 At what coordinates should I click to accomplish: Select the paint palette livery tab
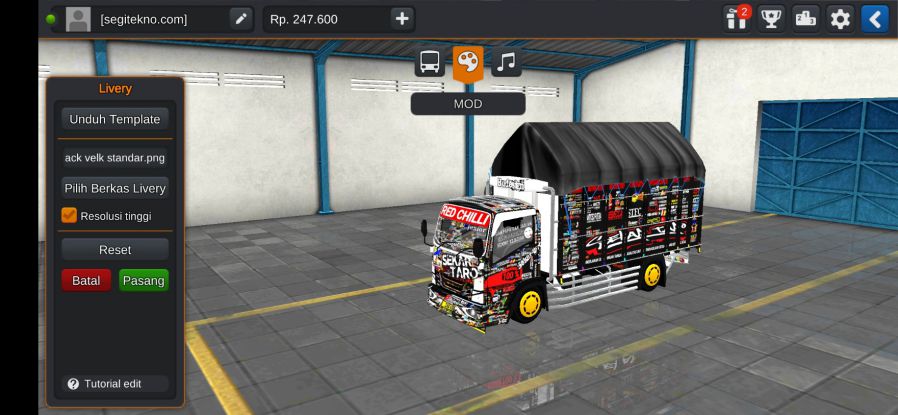coord(467,62)
